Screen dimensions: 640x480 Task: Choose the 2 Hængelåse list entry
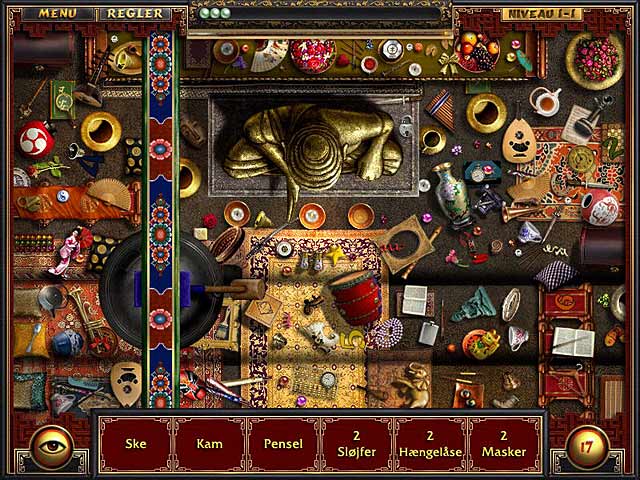tap(431, 444)
